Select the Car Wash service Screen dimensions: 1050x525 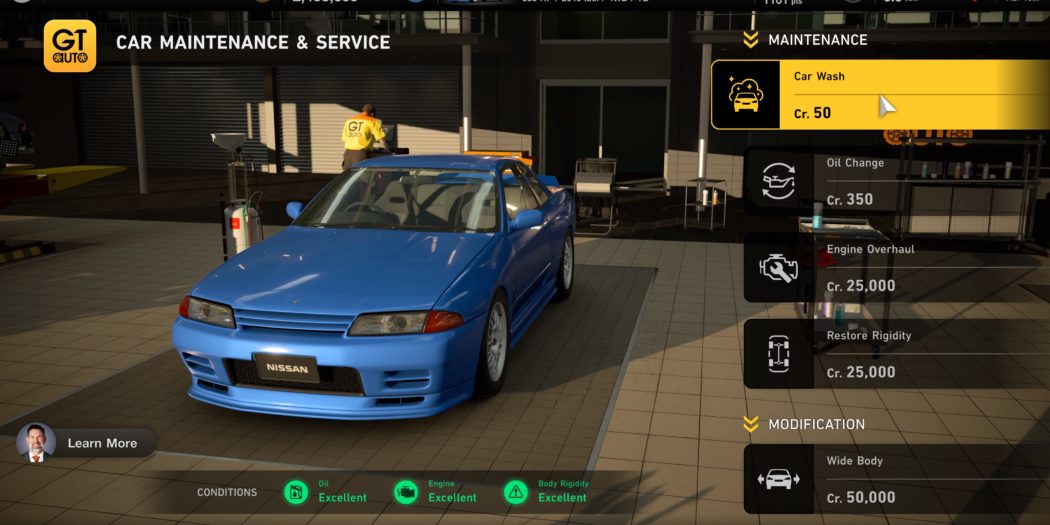click(880, 94)
